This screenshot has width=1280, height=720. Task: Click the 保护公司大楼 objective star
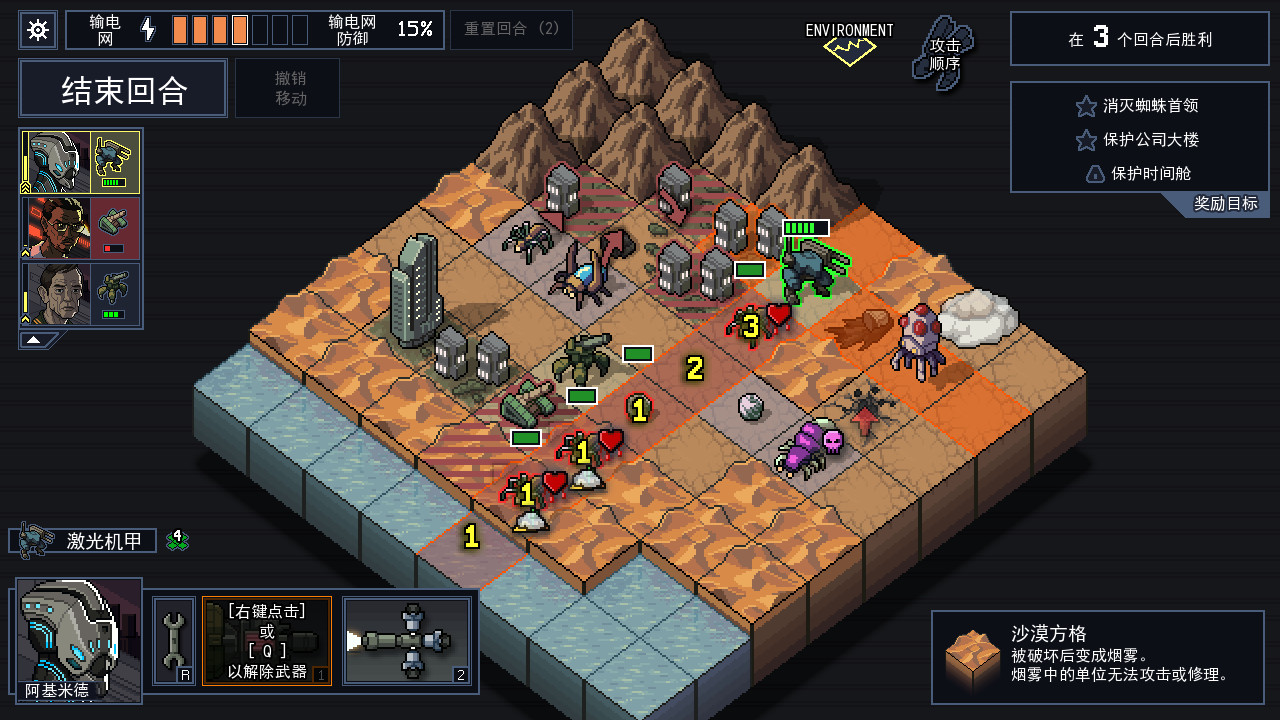[x=1086, y=140]
